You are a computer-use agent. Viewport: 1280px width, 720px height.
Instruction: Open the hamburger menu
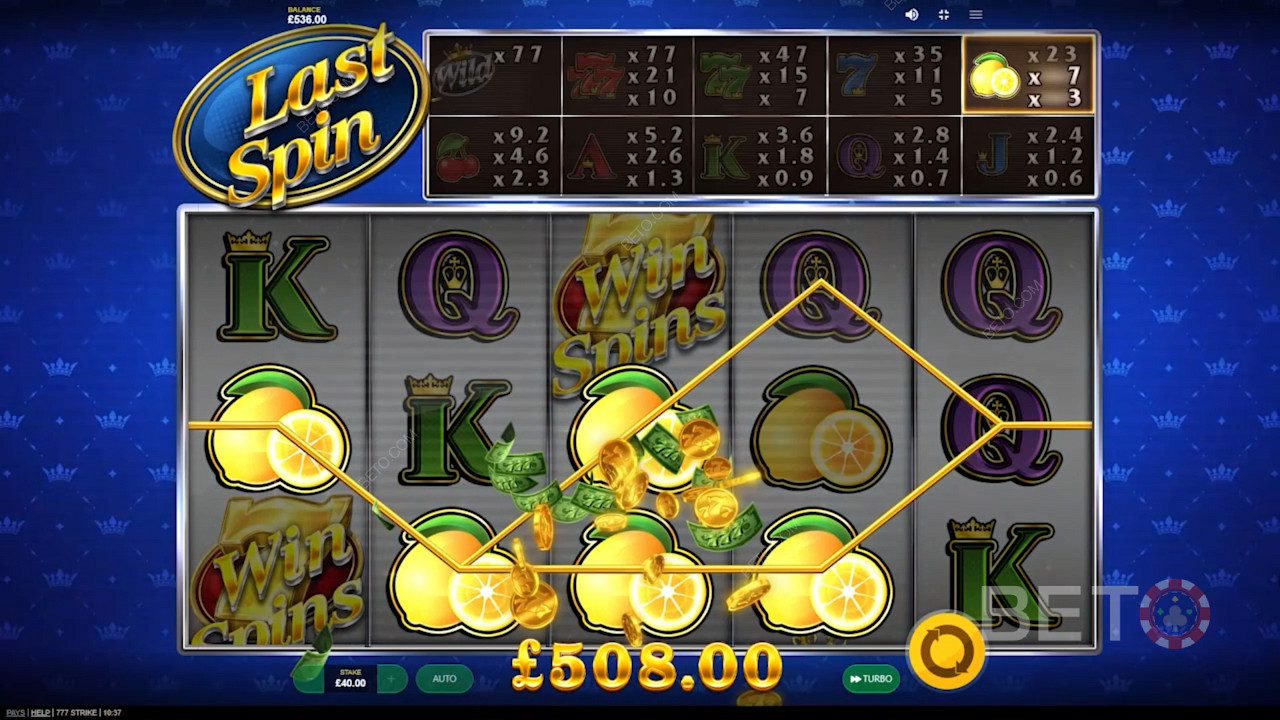tap(975, 15)
